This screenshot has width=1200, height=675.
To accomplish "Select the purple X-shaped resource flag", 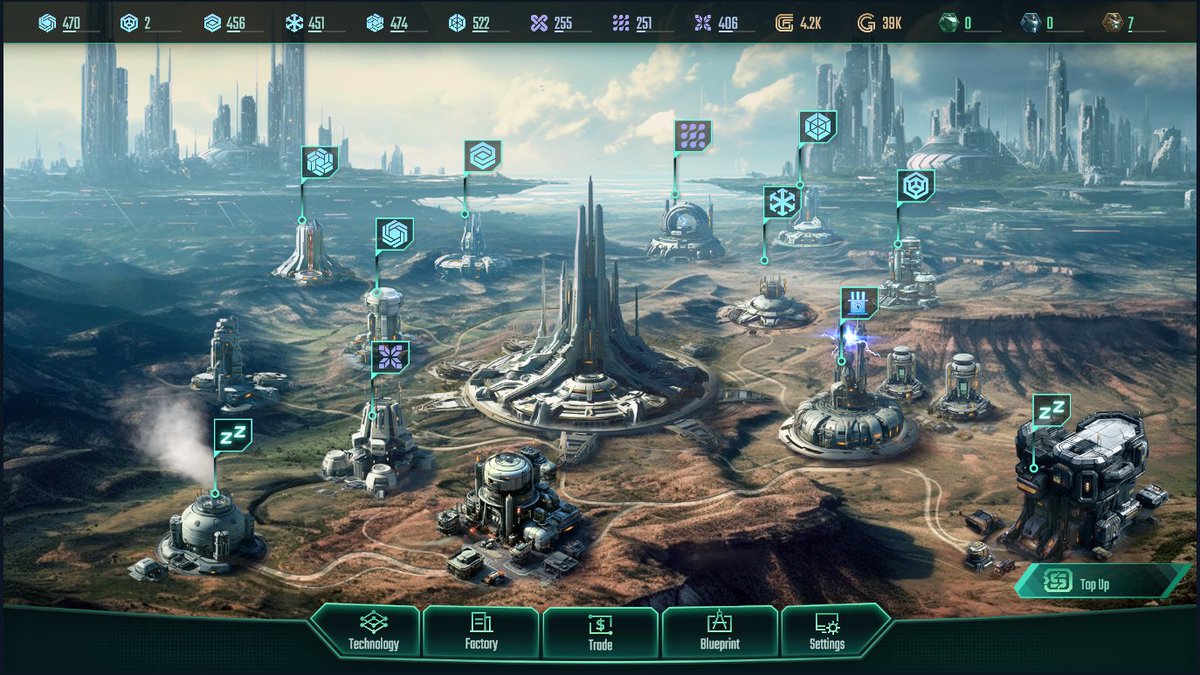I will click(390, 357).
